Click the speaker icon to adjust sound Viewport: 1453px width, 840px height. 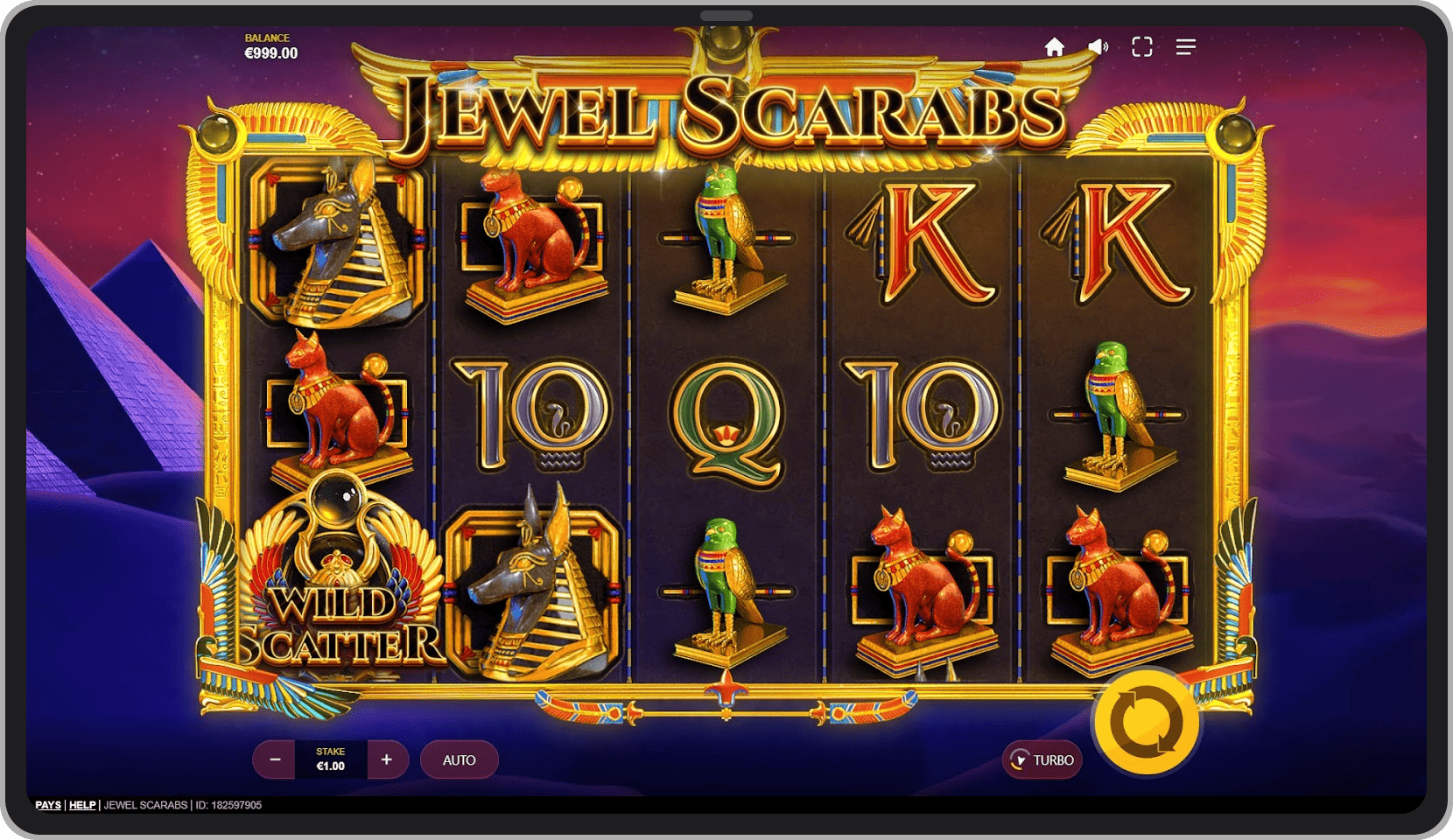1098,46
